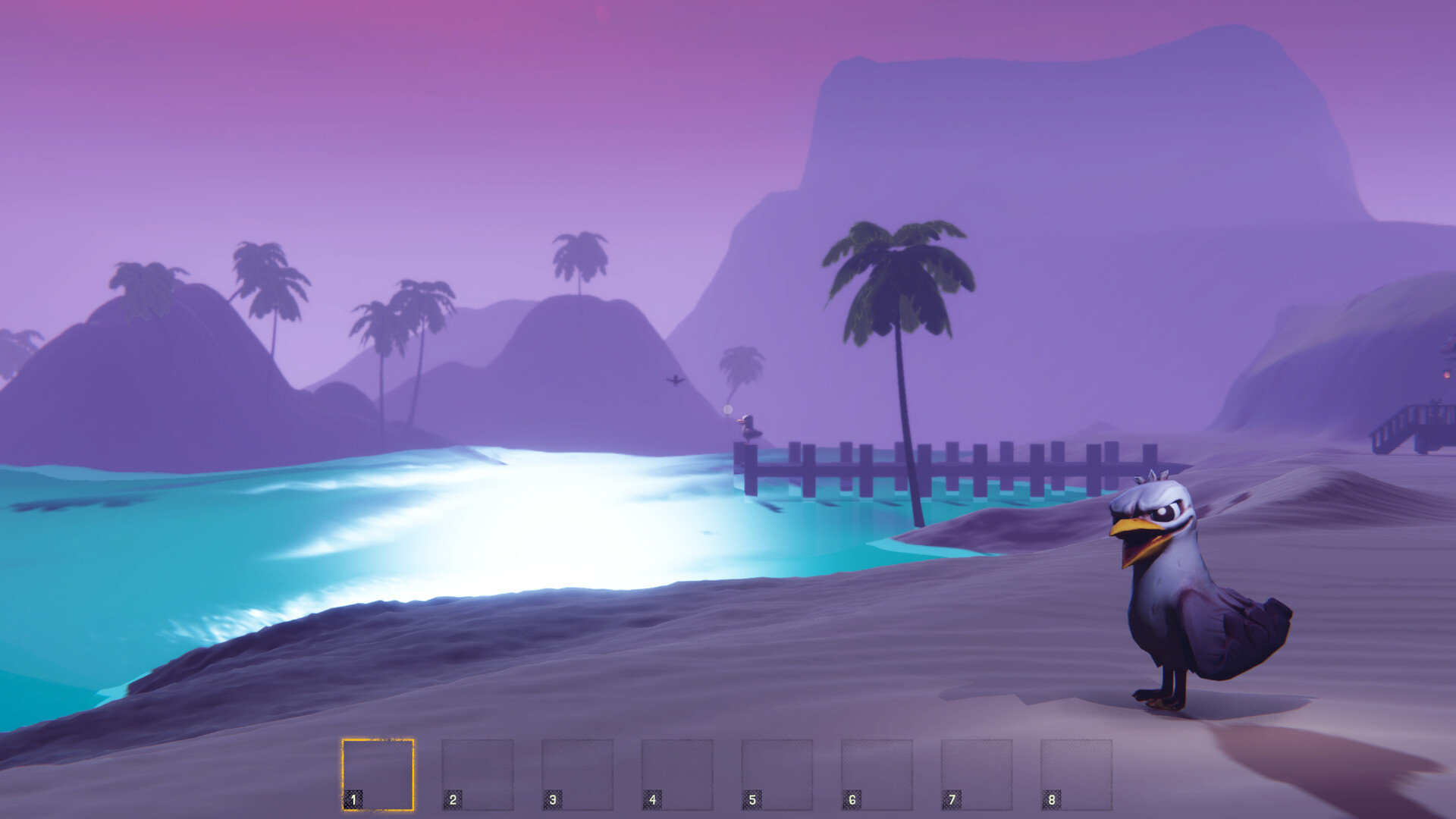
Task: Click the orange selection border around slot 1
Action: click(x=376, y=739)
